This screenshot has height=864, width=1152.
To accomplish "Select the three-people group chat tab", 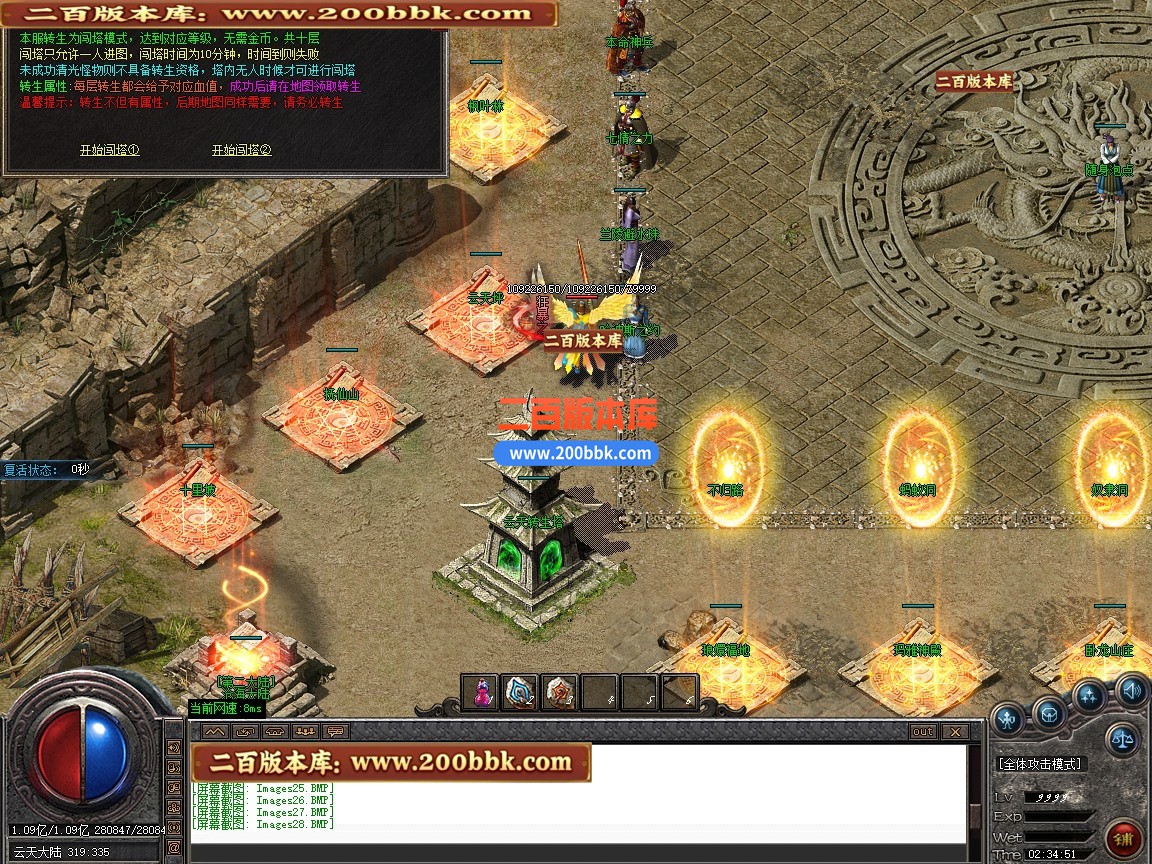I will point(305,732).
